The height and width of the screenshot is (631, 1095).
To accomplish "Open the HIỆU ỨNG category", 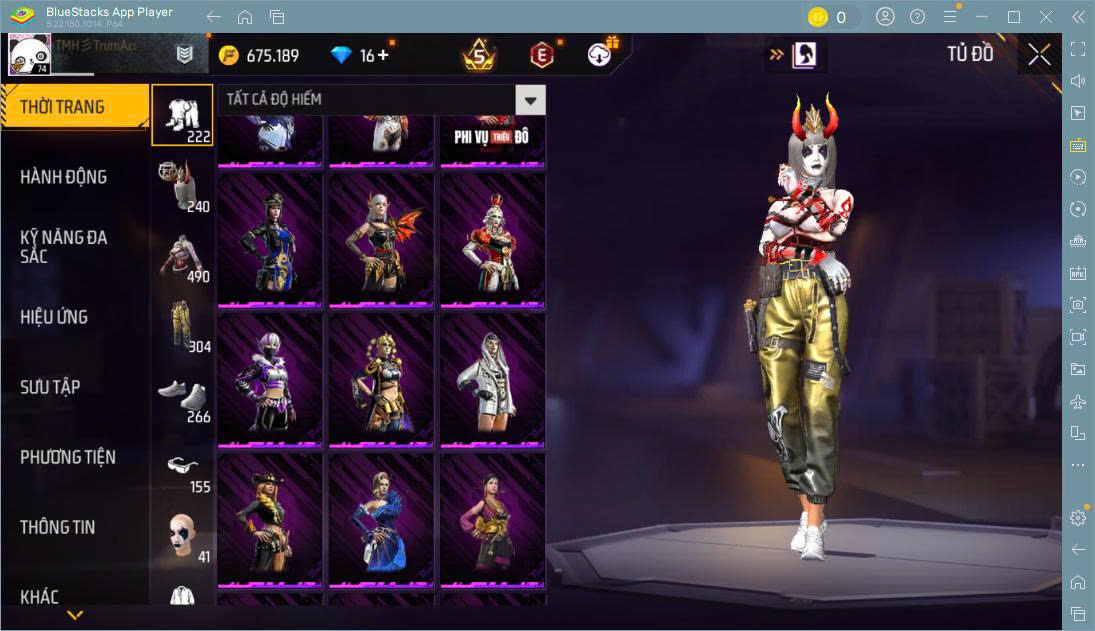I will click(54, 317).
